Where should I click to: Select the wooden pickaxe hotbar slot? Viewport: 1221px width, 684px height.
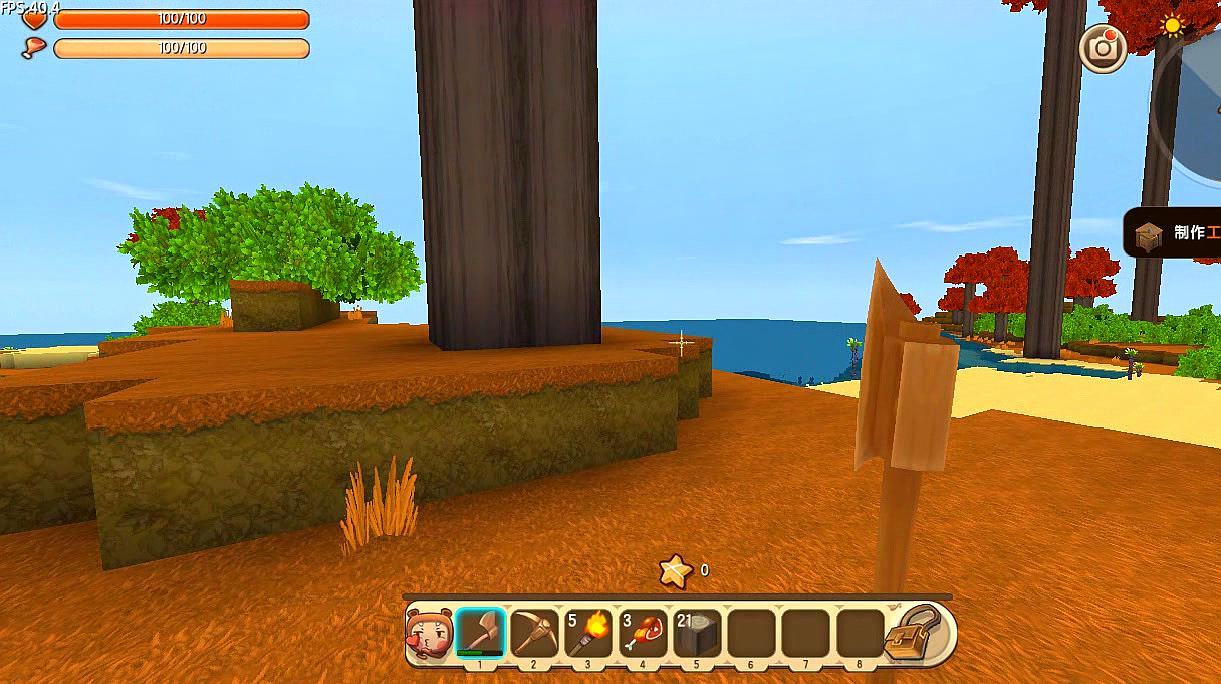535,632
